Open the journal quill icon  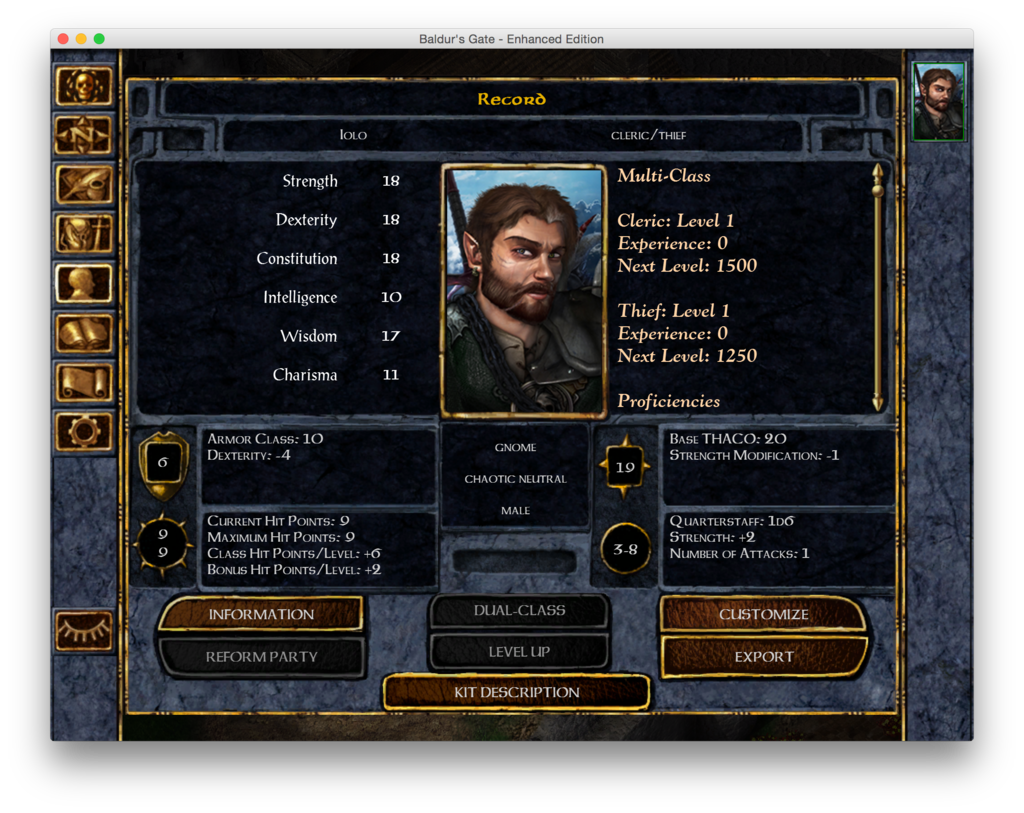(x=83, y=184)
